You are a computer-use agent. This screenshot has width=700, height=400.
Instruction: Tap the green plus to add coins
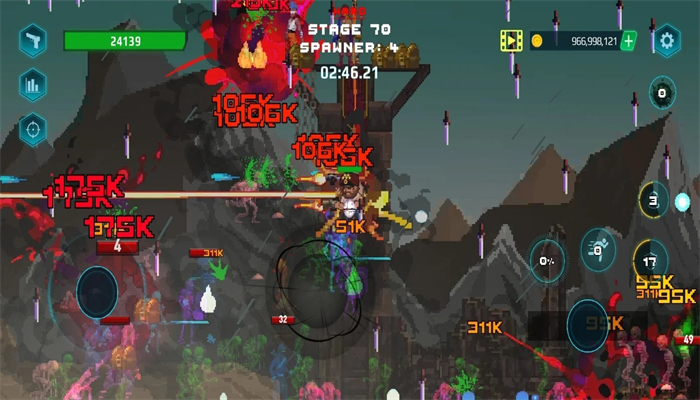pos(628,41)
